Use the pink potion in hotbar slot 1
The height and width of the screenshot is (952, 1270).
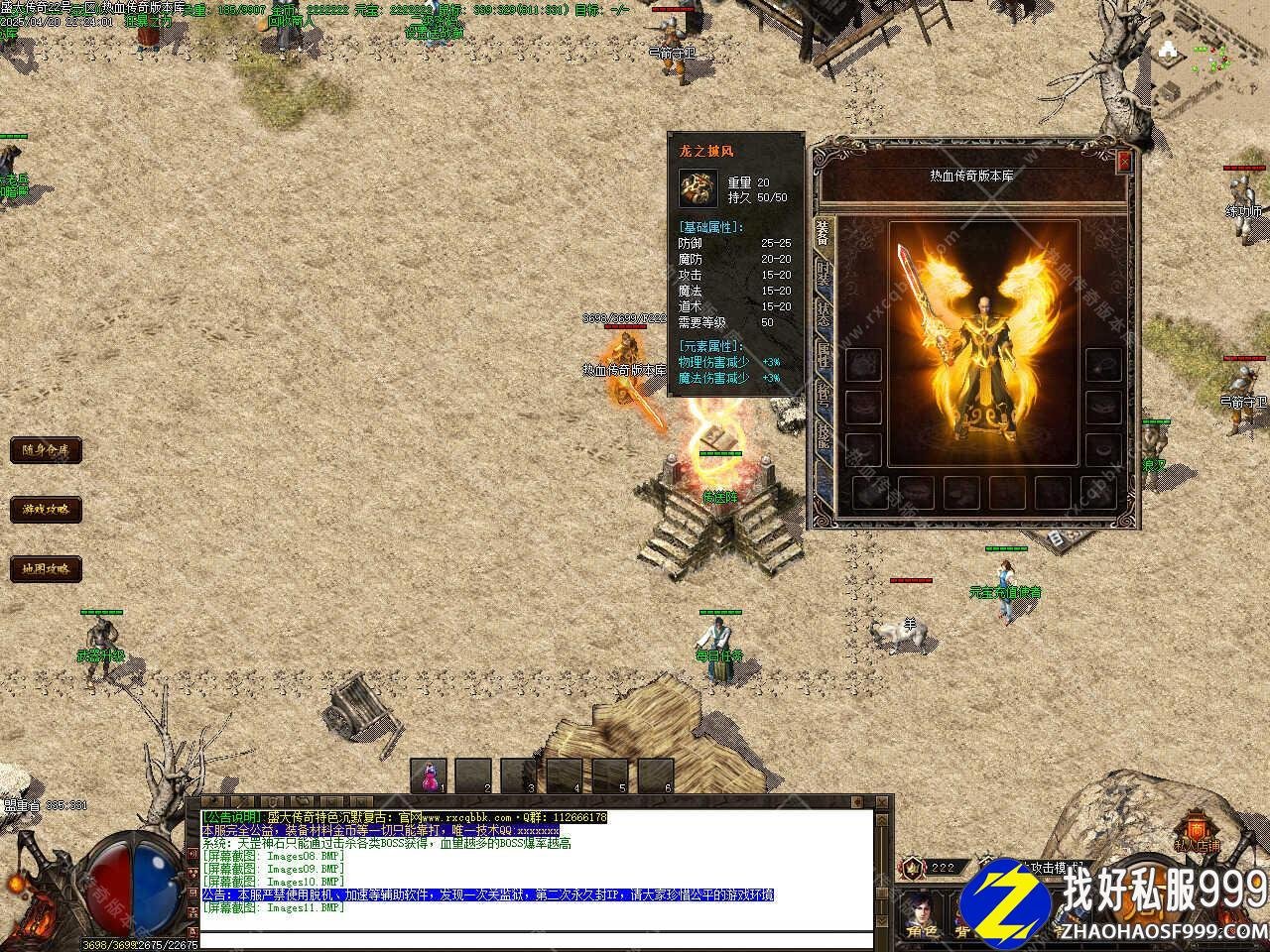point(429,774)
